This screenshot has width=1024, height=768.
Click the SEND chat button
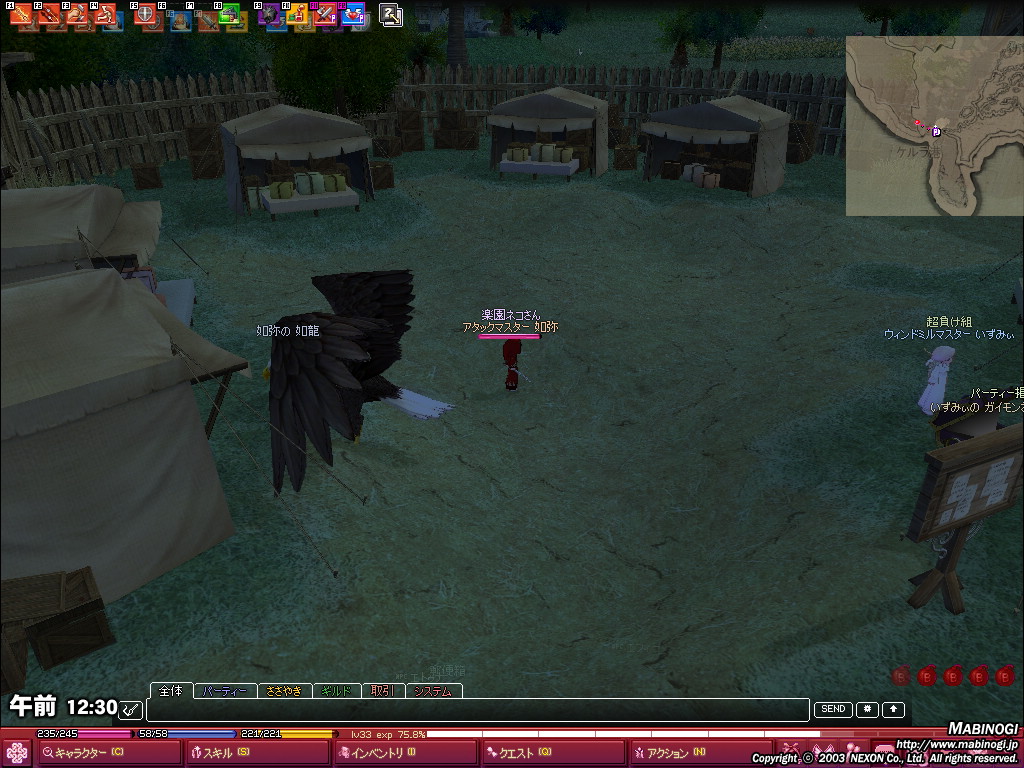click(x=833, y=709)
